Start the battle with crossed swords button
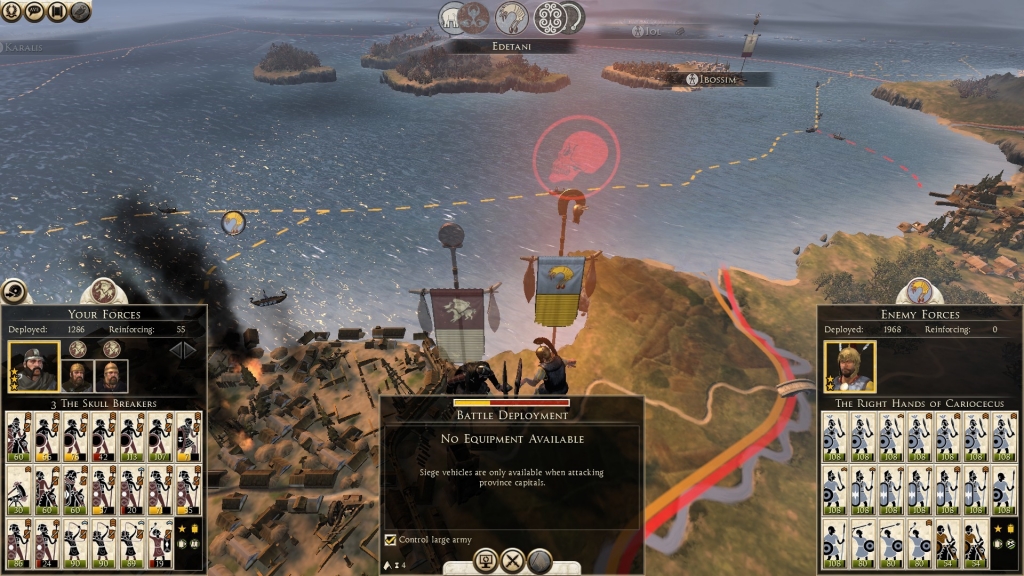The width and height of the screenshot is (1024, 576). (513, 561)
